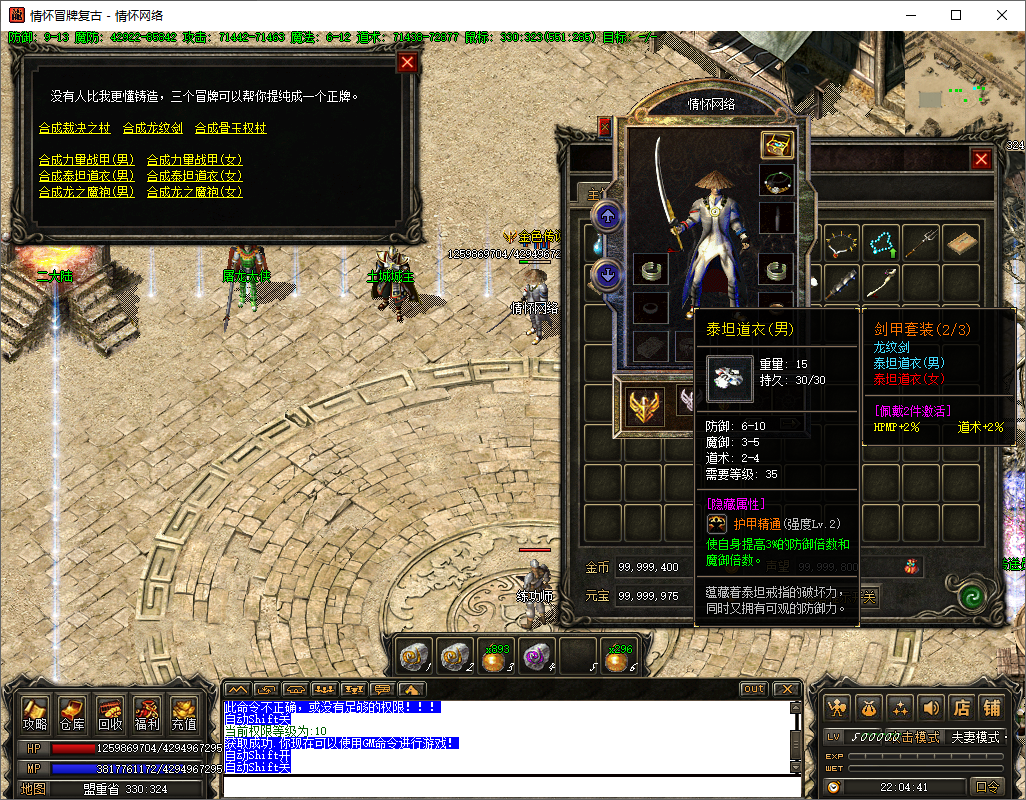Choose 合成骨玉权杖 crafting link
The height and width of the screenshot is (800, 1026).
tap(230, 128)
